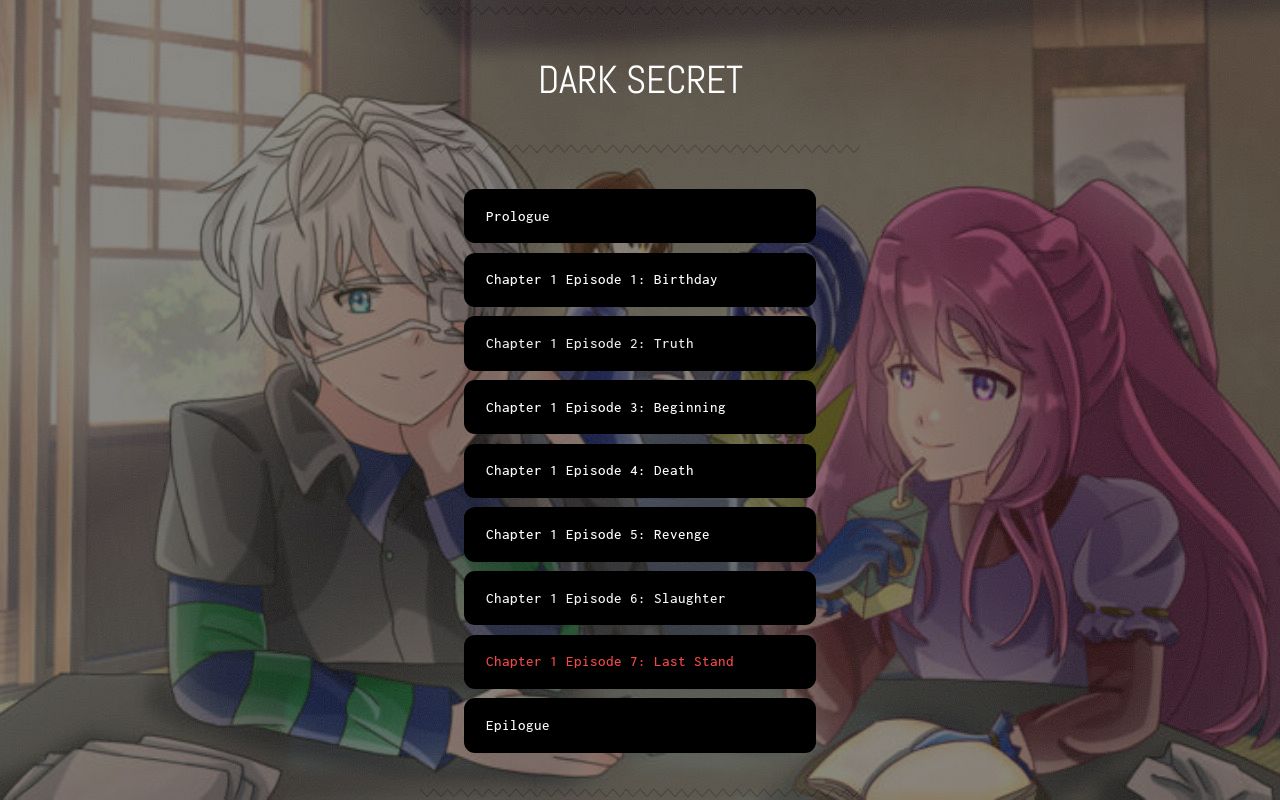Select the highlighted Episode 7: Last Stand
The height and width of the screenshot is (800, 1280).
[640, 661]
